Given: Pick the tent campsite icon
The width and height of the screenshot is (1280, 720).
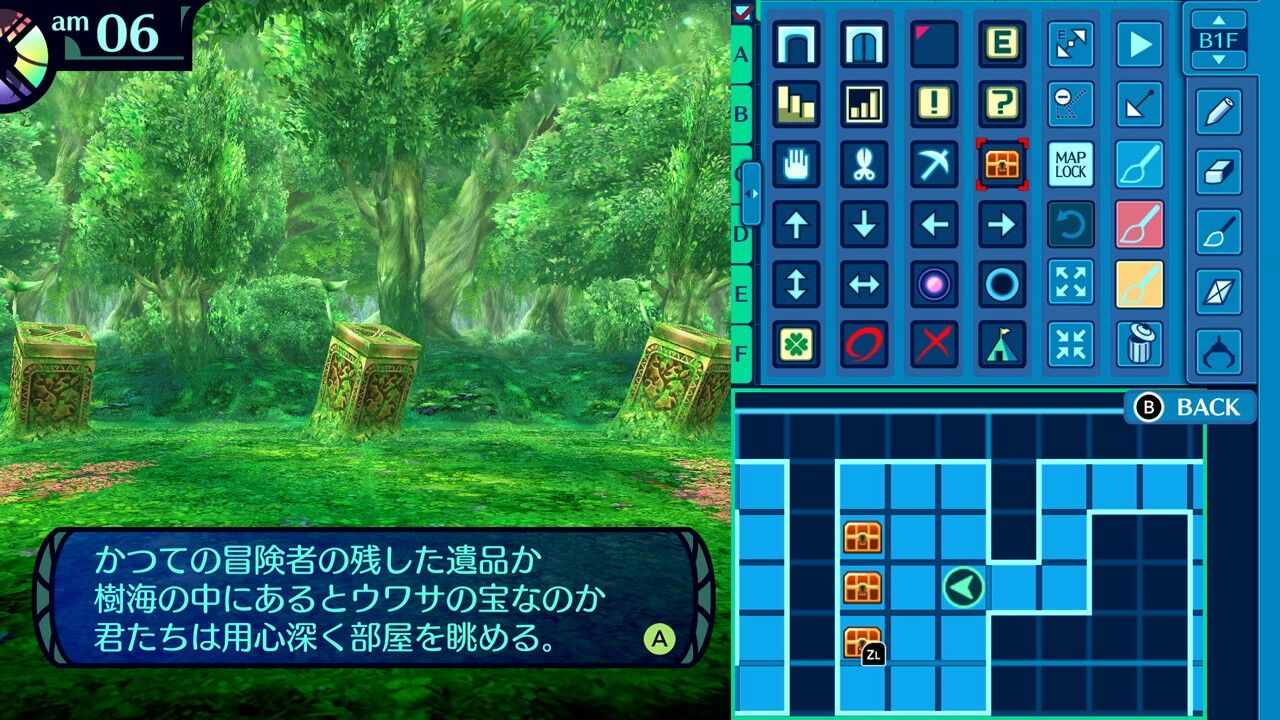Looking at the screenshot, I should point(1001,346).
